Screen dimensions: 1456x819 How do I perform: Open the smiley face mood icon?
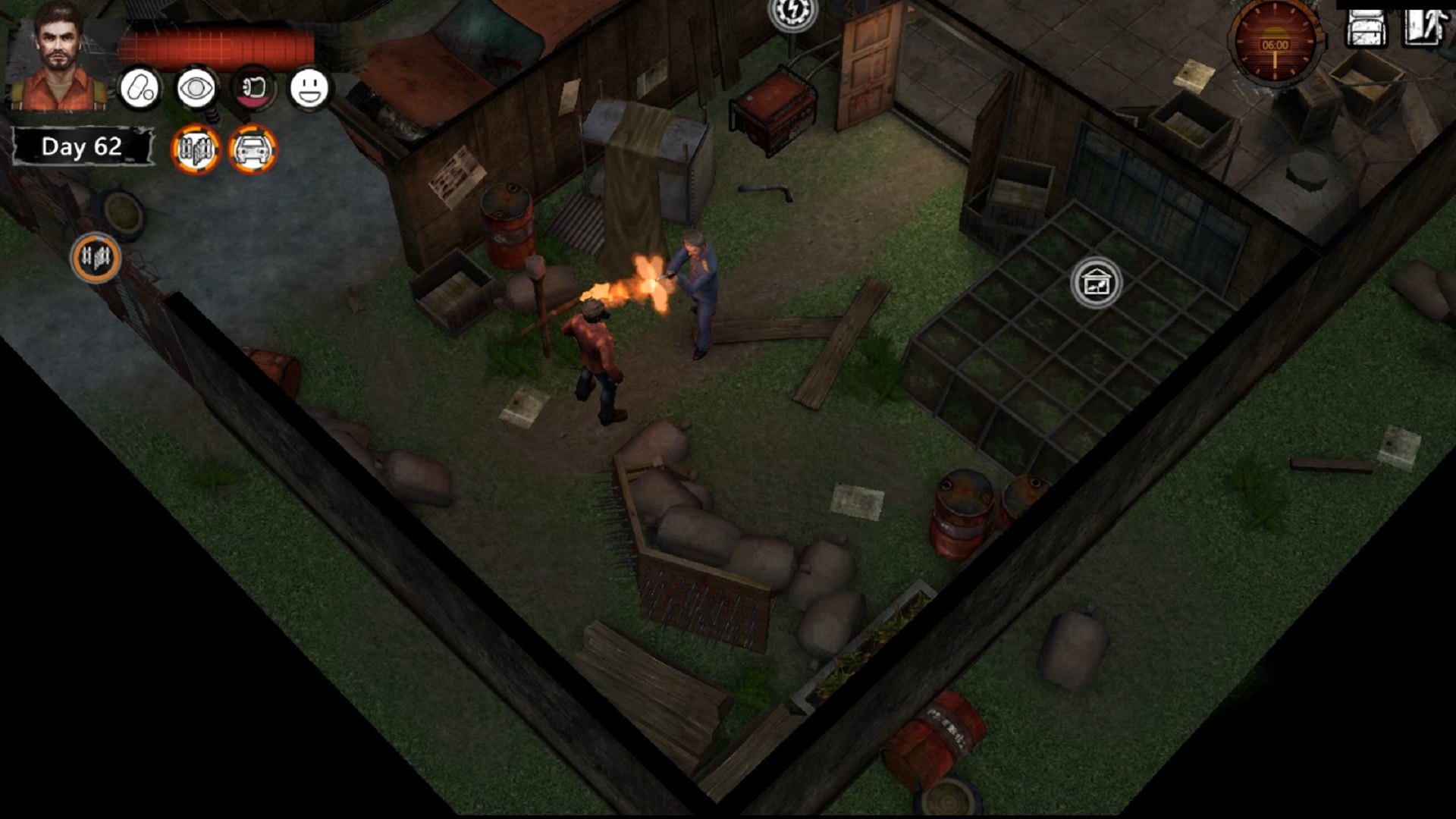point(309,89)
